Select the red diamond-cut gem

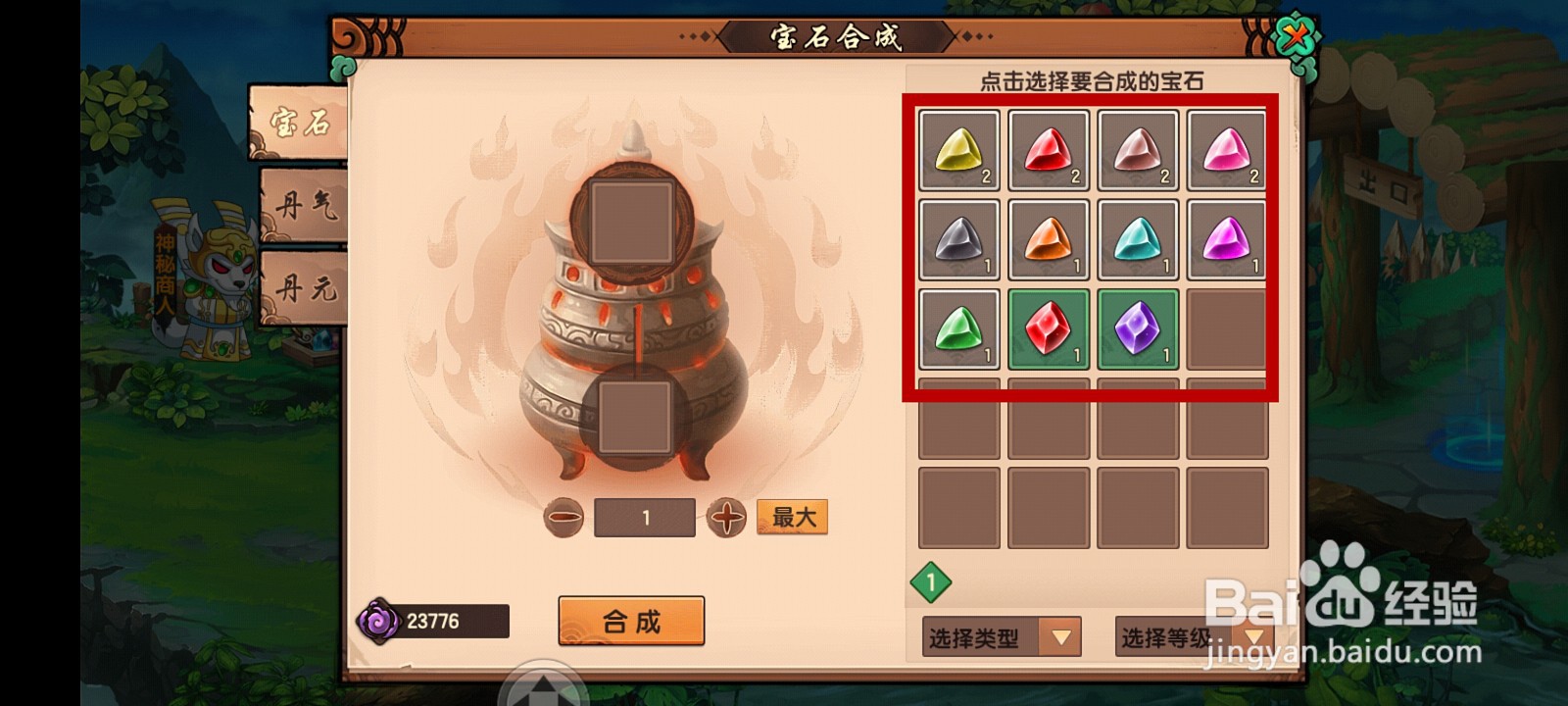tap(1049, 328)
